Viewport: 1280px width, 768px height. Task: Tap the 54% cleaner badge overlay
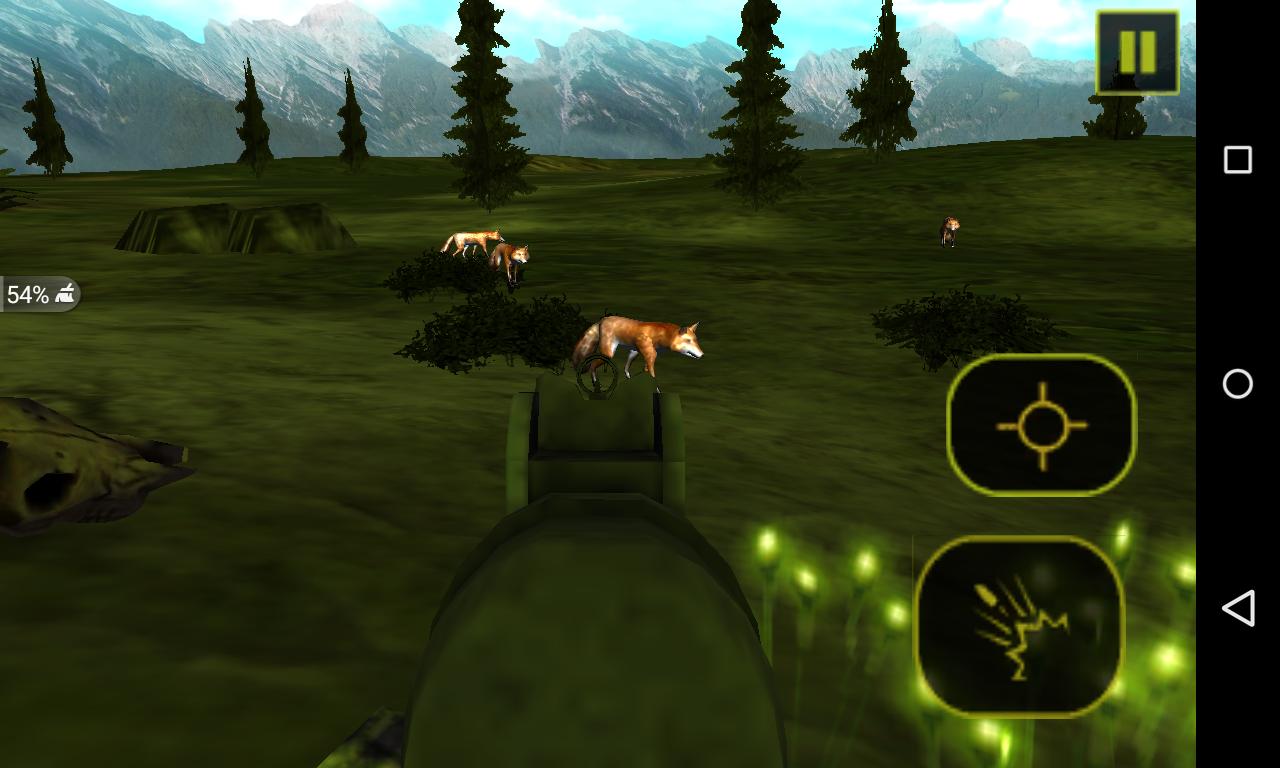(40, 294)
